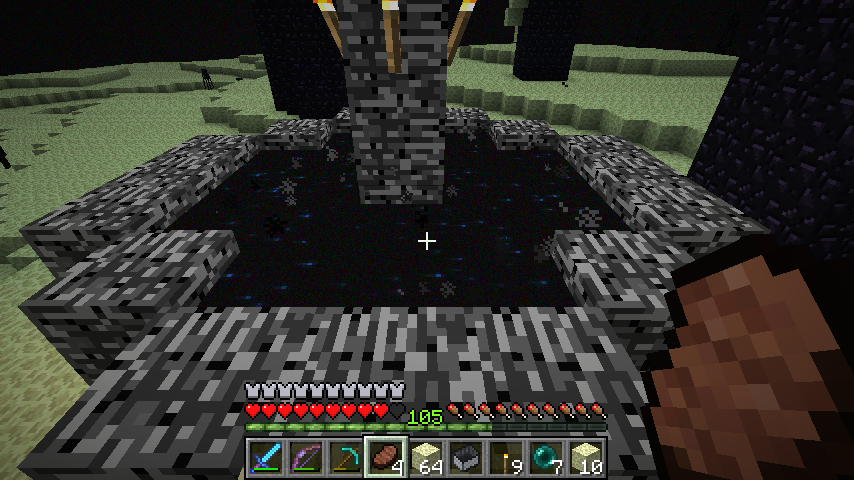Switch to the torch slot
Screen dimensions: 854x480
pyautogui.click(x=505, y=458)
